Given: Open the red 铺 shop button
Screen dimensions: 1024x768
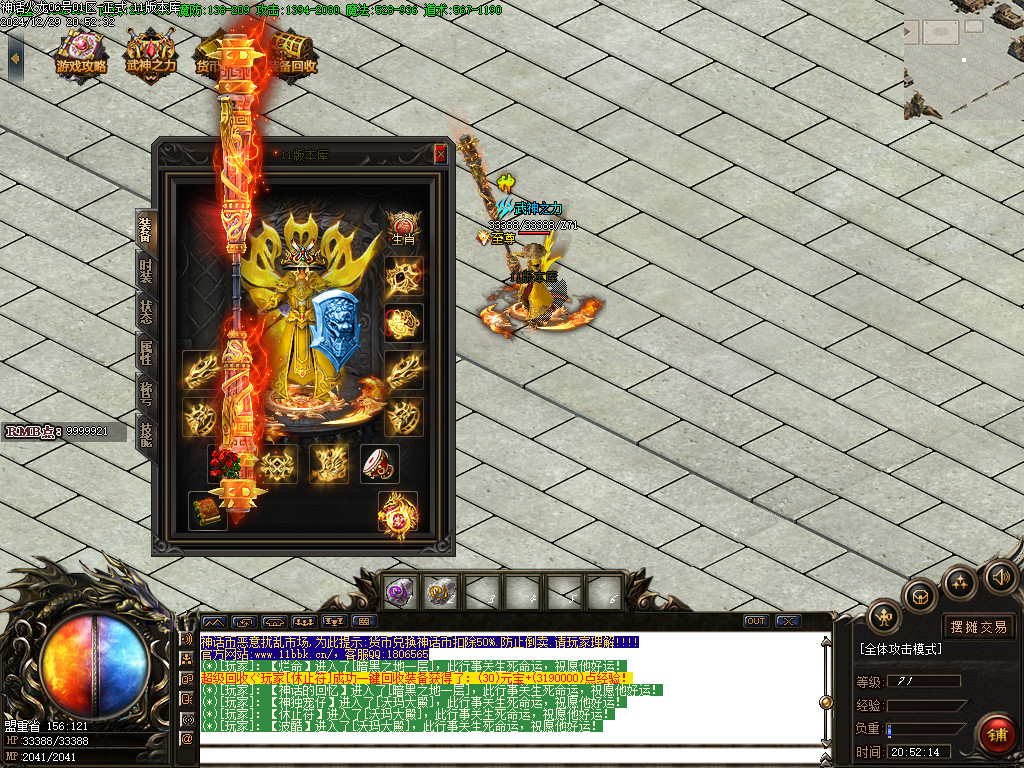Looking at the screenshot, I should coord(996,735).
